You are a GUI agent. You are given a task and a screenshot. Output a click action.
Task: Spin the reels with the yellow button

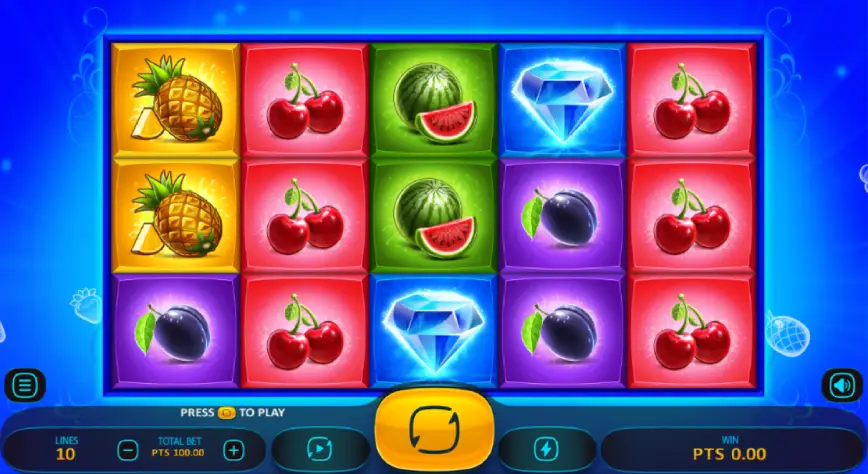(434, 432)
